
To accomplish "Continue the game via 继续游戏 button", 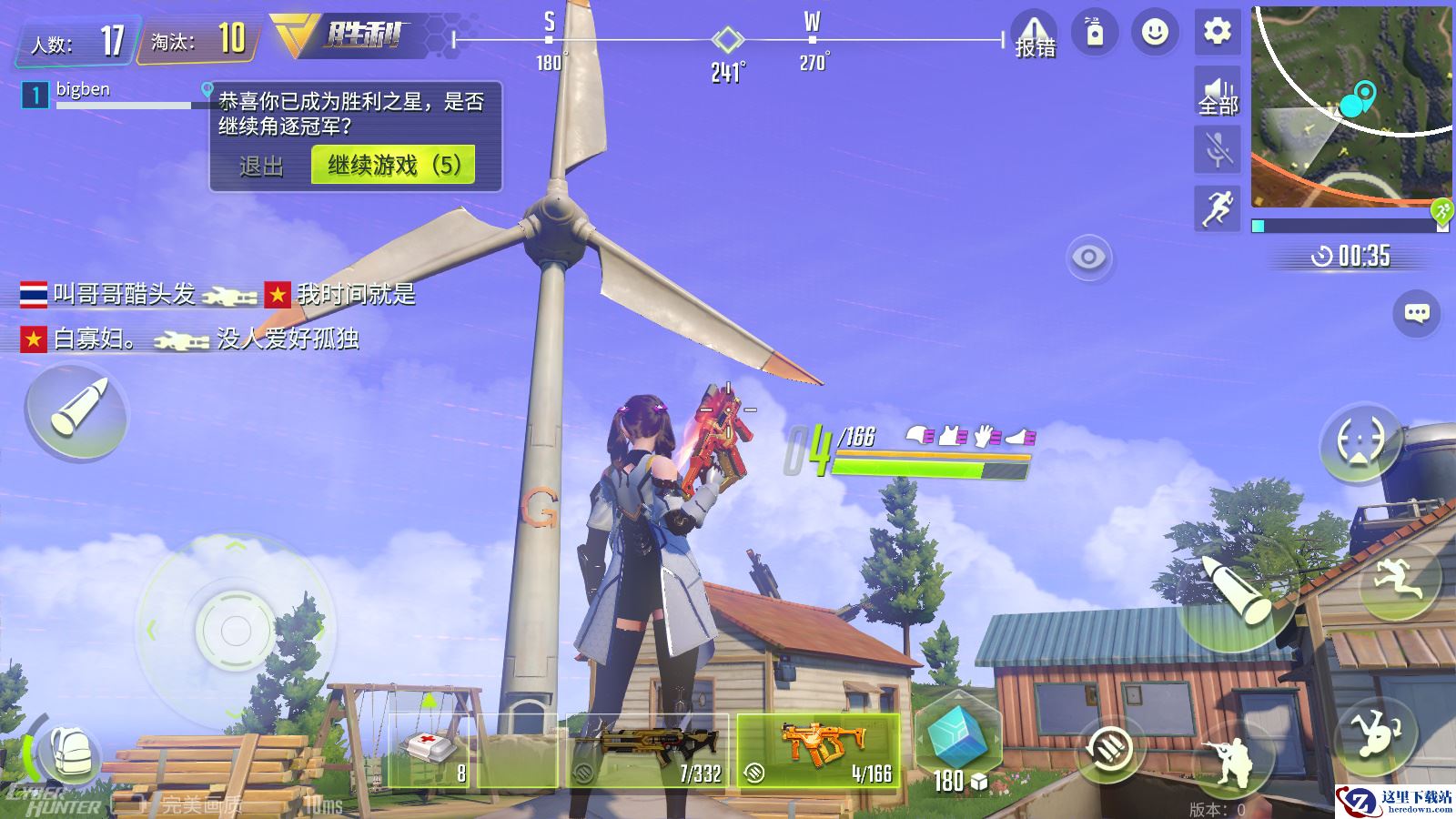I will (x=393, y=166).
